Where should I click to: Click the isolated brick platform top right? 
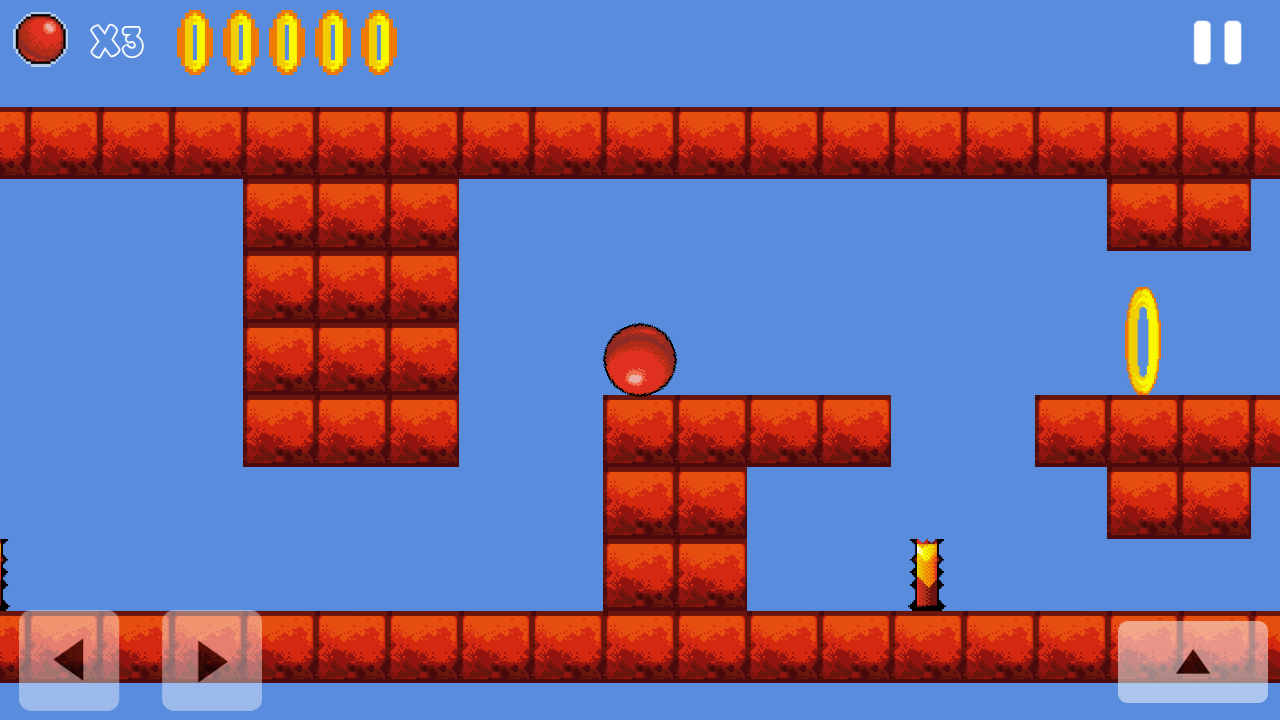click(1178, 215)
